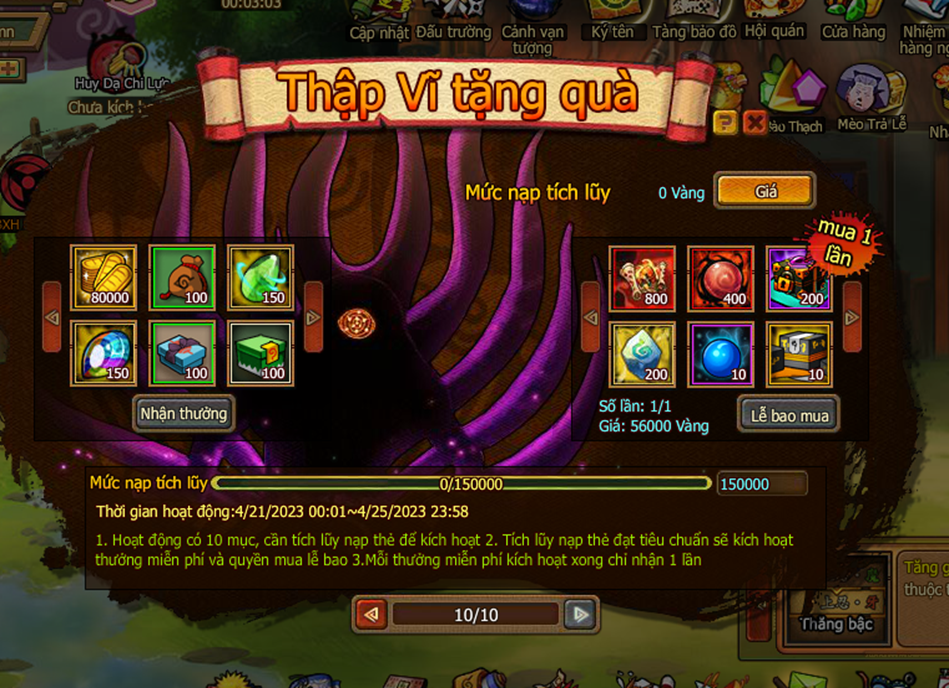This screenshot has height=688, width=949.
Task: Select the gold bars 80000 reward slot
Action: (x=104, y=278)
